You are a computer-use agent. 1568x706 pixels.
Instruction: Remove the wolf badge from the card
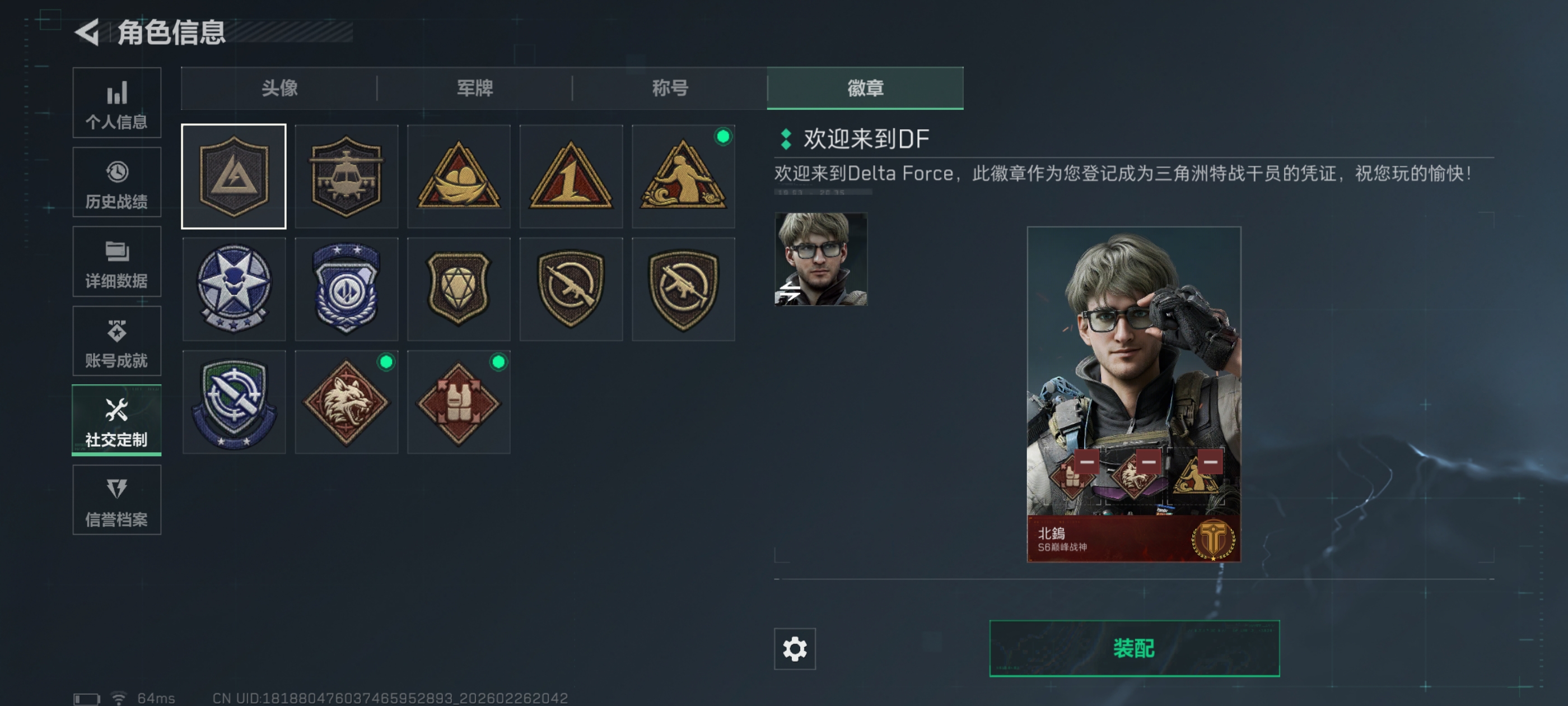click(x=1148, y=462)
